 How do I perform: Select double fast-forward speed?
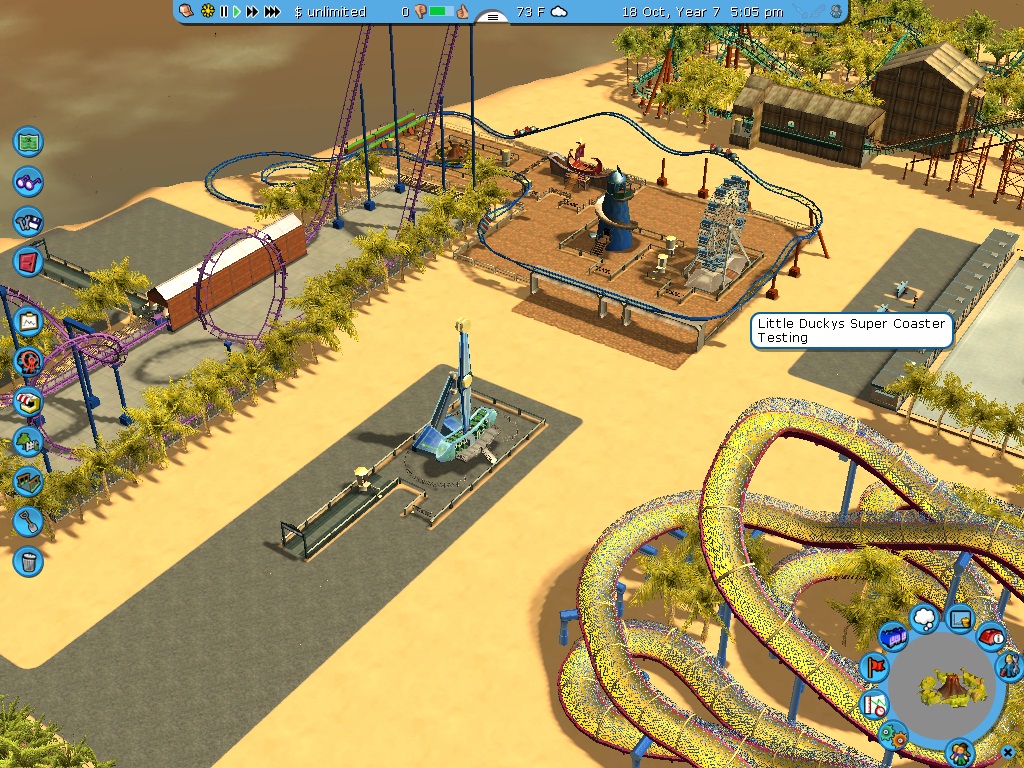pyautogui.click(x=252, y=12)
